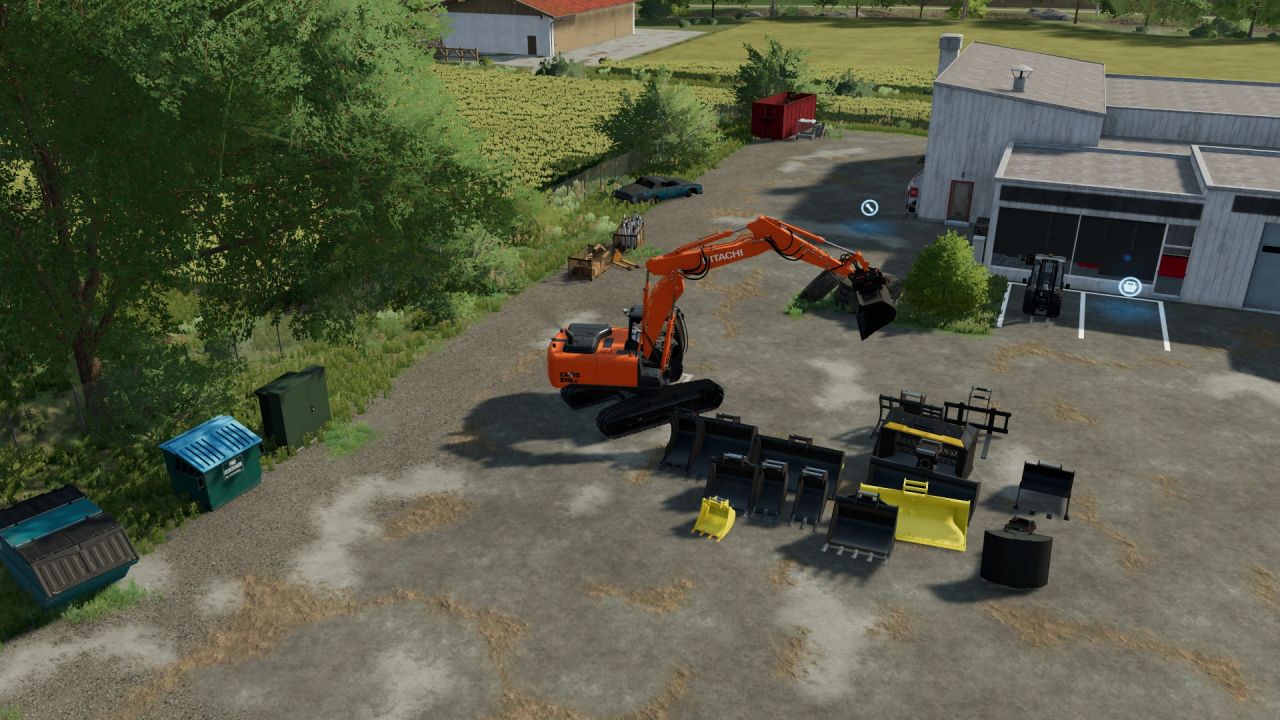Select the yellow high-tip loader bucket
Image resolution: width=1280 pixels, height=720 pixels.
(x=927, y=513)
